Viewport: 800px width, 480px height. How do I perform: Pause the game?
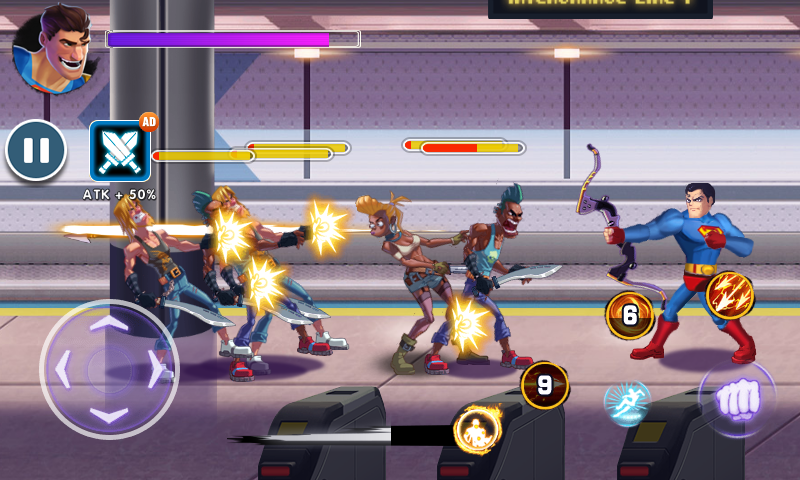click(x=36, y=151)
